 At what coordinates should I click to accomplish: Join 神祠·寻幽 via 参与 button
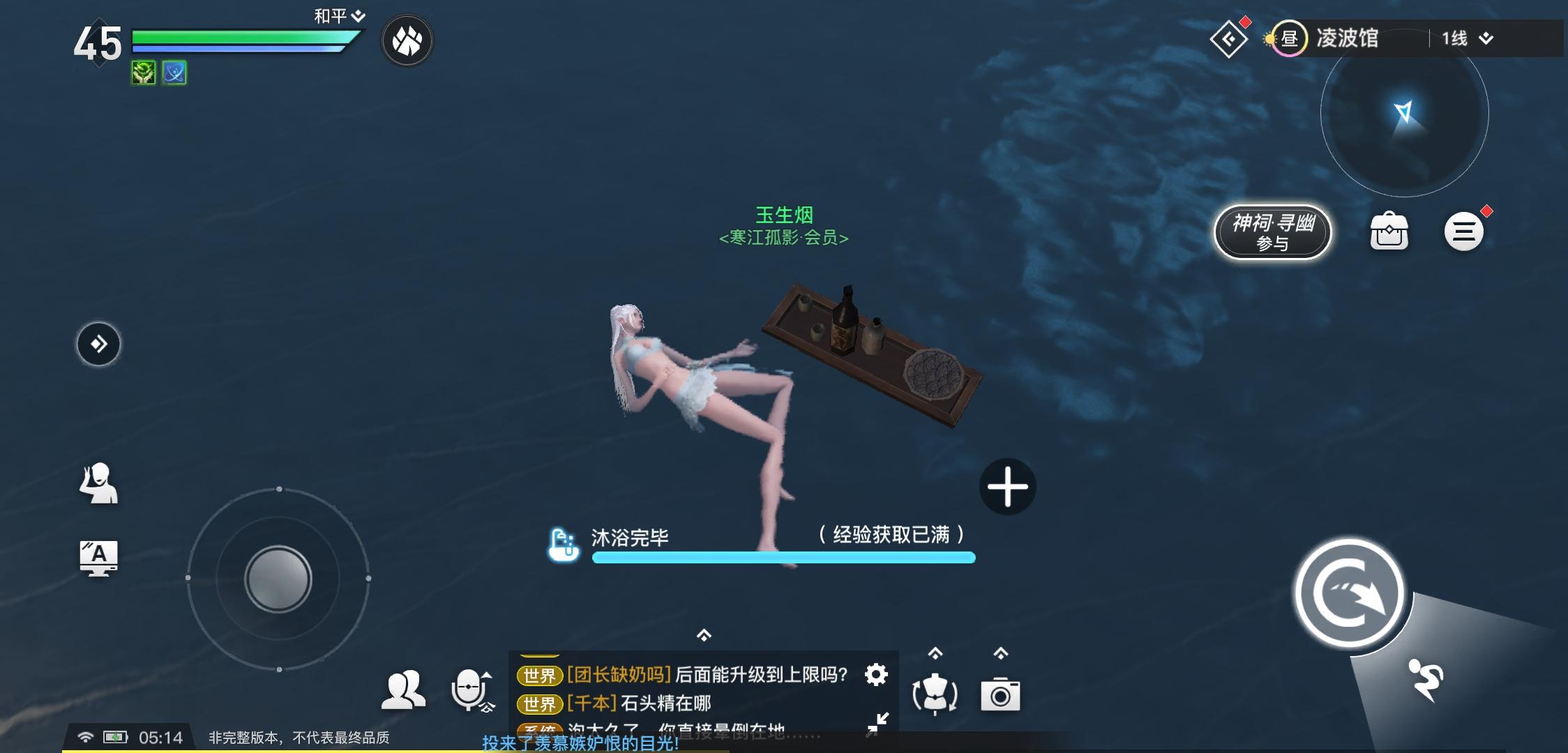1272,232
